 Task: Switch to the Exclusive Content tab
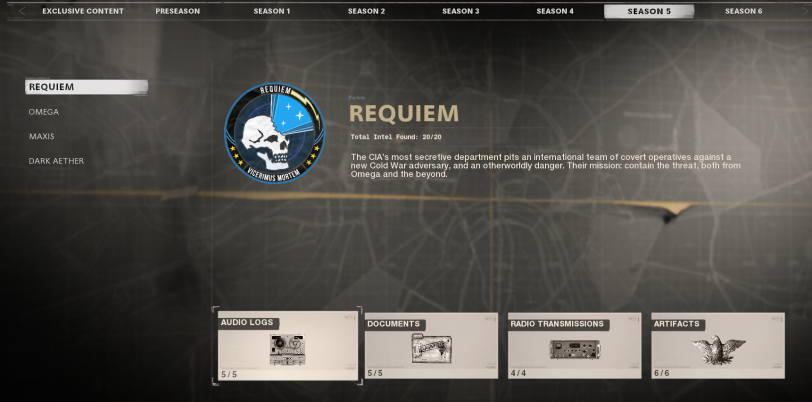click(83, 11)
